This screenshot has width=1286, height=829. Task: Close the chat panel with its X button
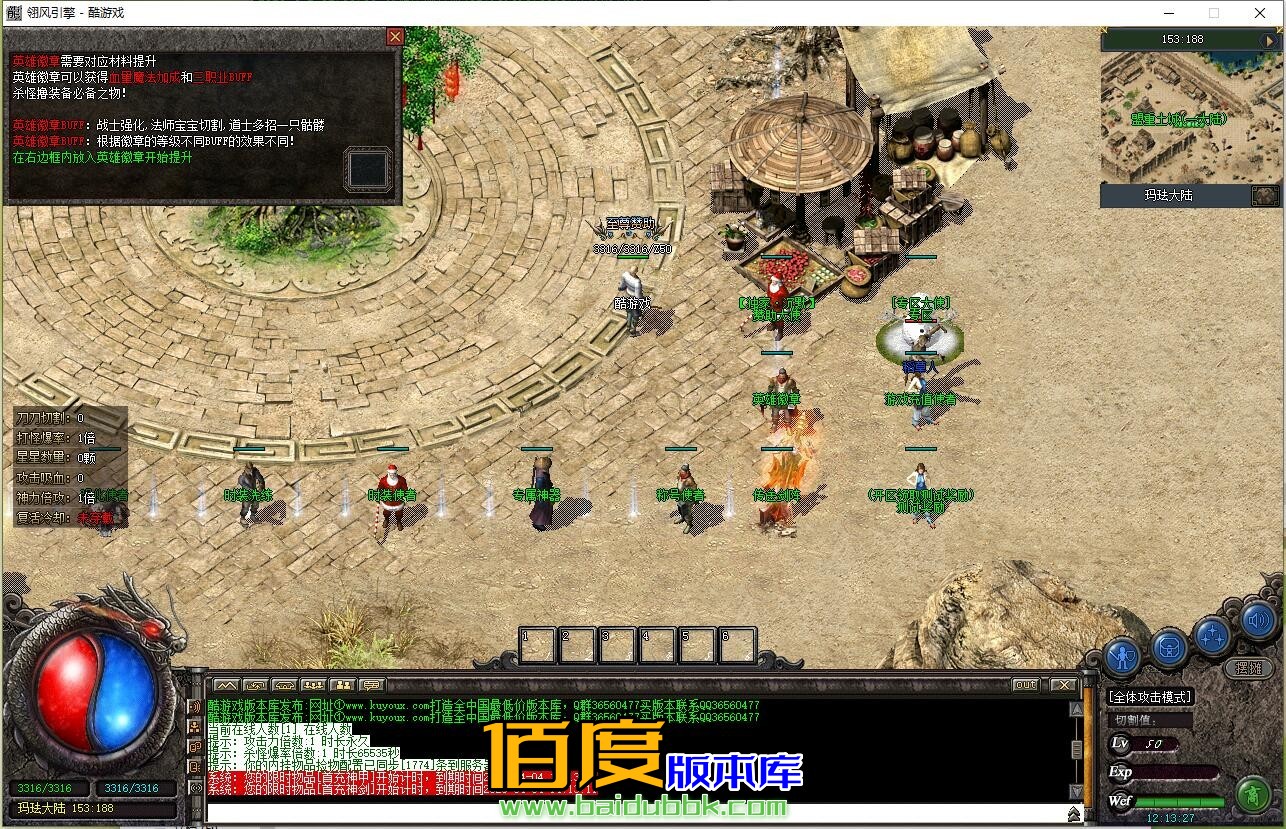pyautogui.click(x=1062, y=685)
